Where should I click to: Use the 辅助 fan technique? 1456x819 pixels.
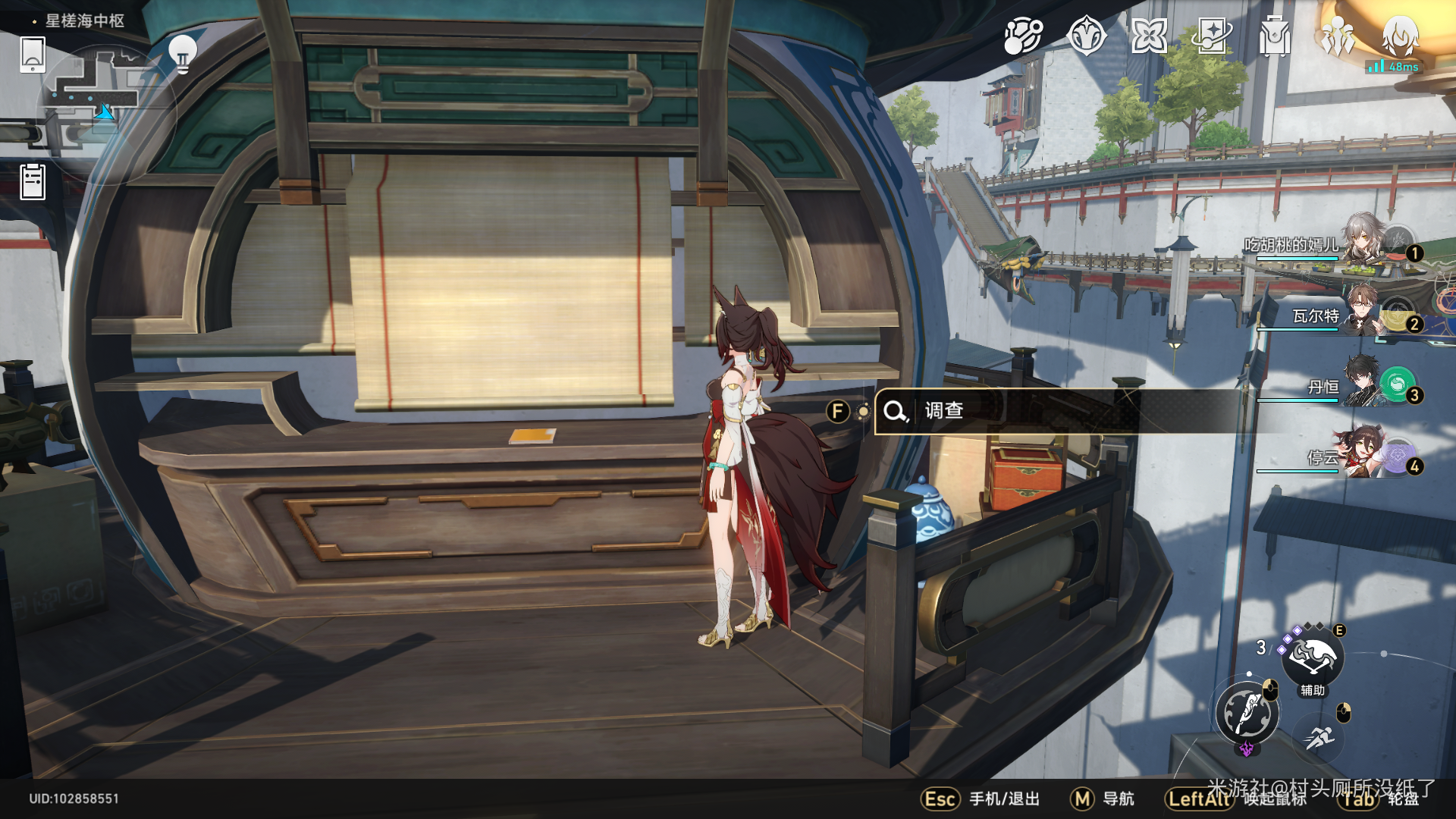coord(1313,658)
